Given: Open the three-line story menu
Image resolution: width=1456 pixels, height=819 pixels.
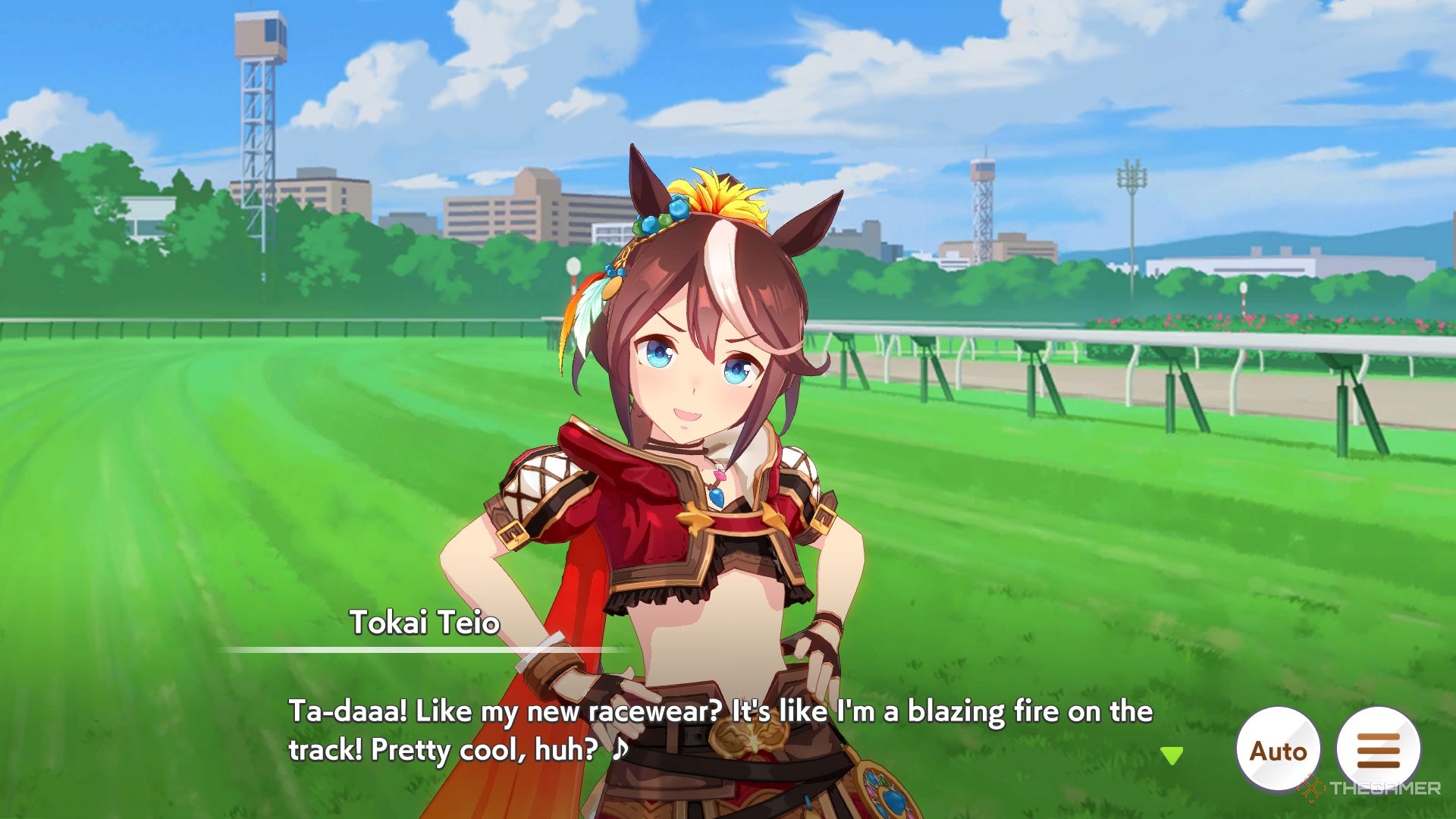Looking at the screenshot, I should pyautogui.click(x=1377, y=750).
